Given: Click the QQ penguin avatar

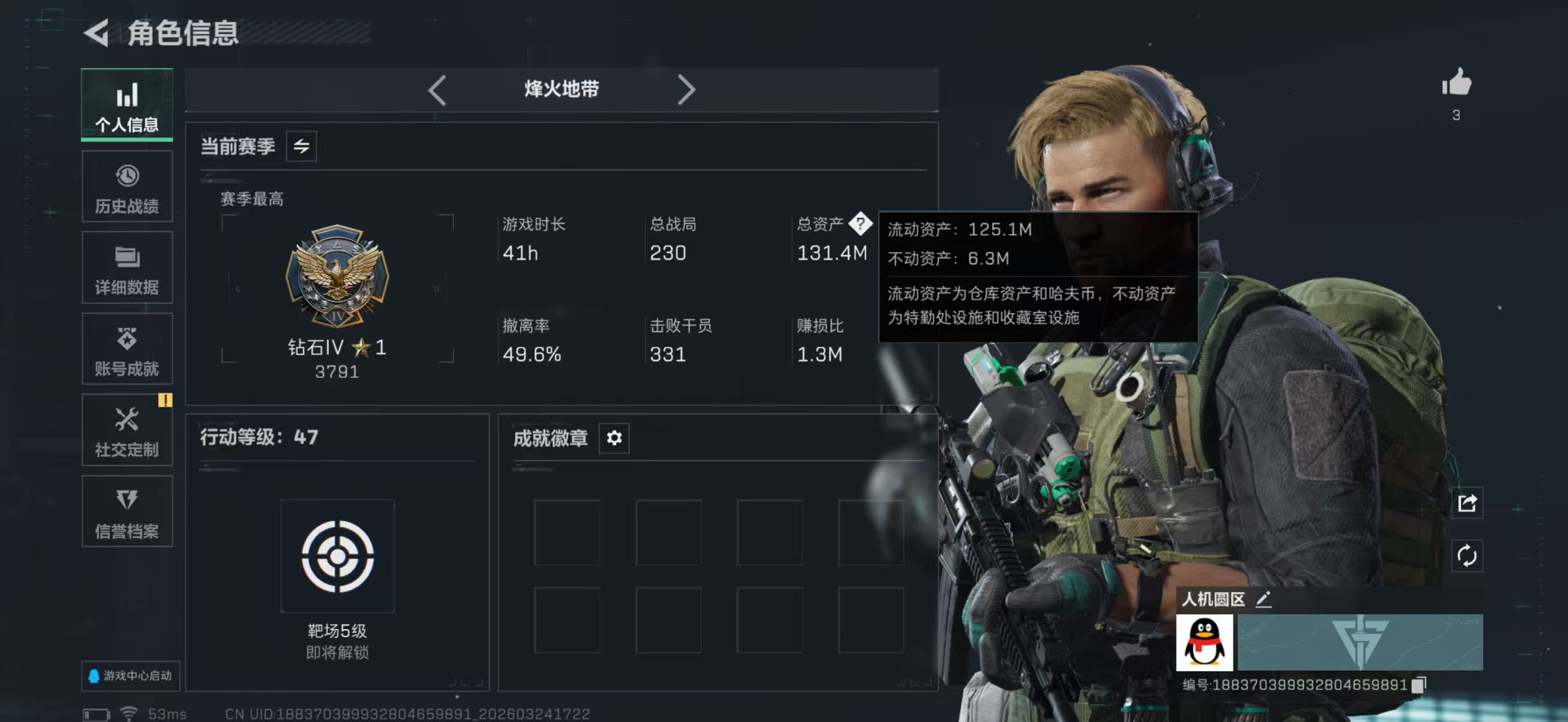Looking at the screenshot, I should [x=1204, y=642].
